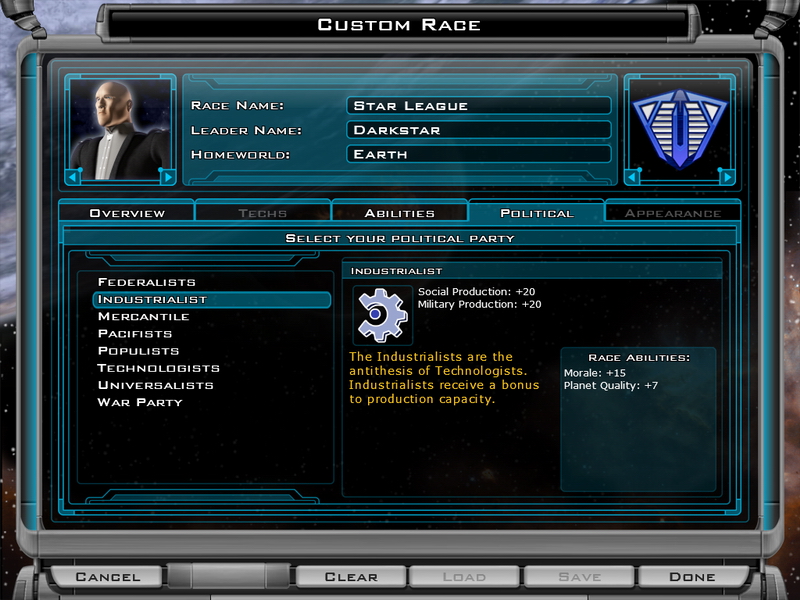800x600 pixels.
Task: Edit the Leader Name field
Action: [x=478, y=130]
